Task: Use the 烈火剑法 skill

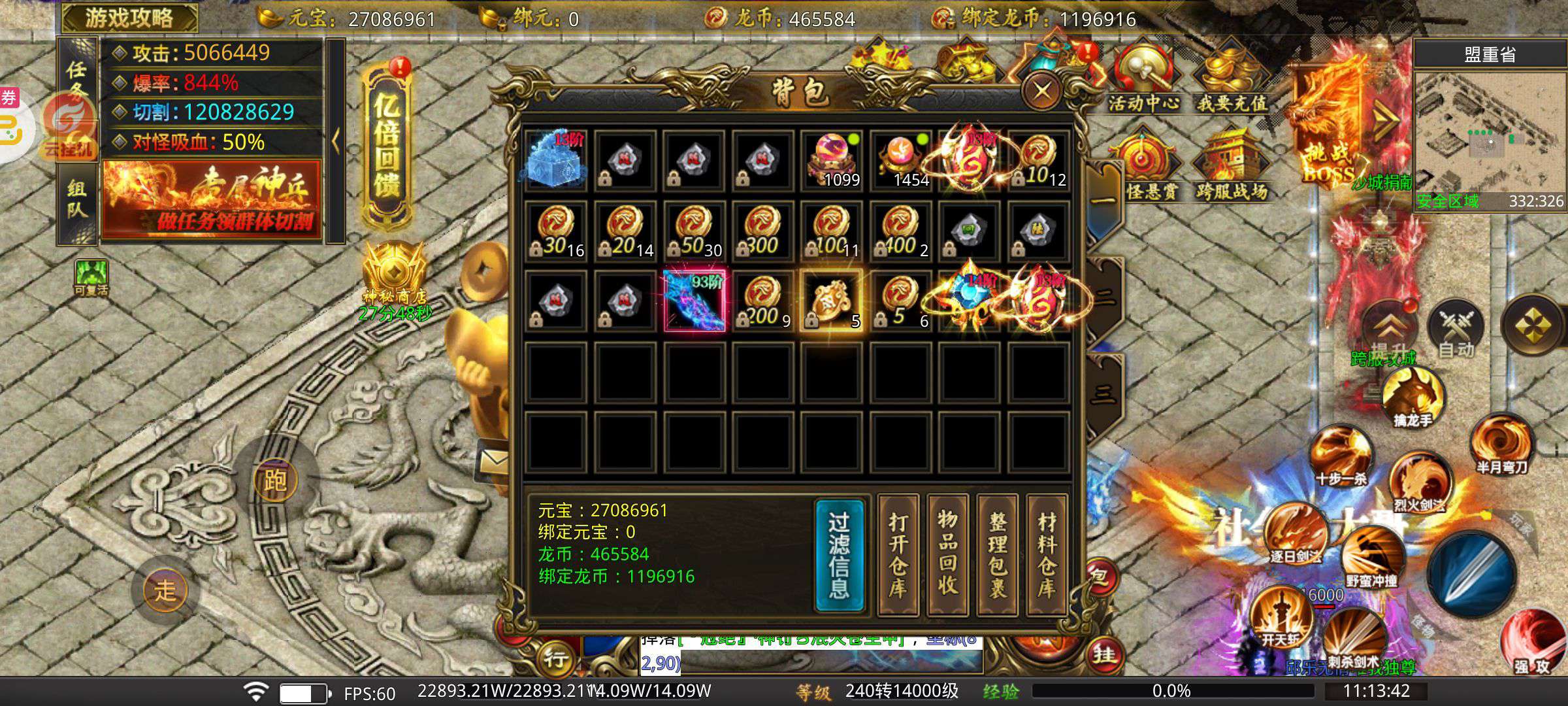Action: (1419, 484)
